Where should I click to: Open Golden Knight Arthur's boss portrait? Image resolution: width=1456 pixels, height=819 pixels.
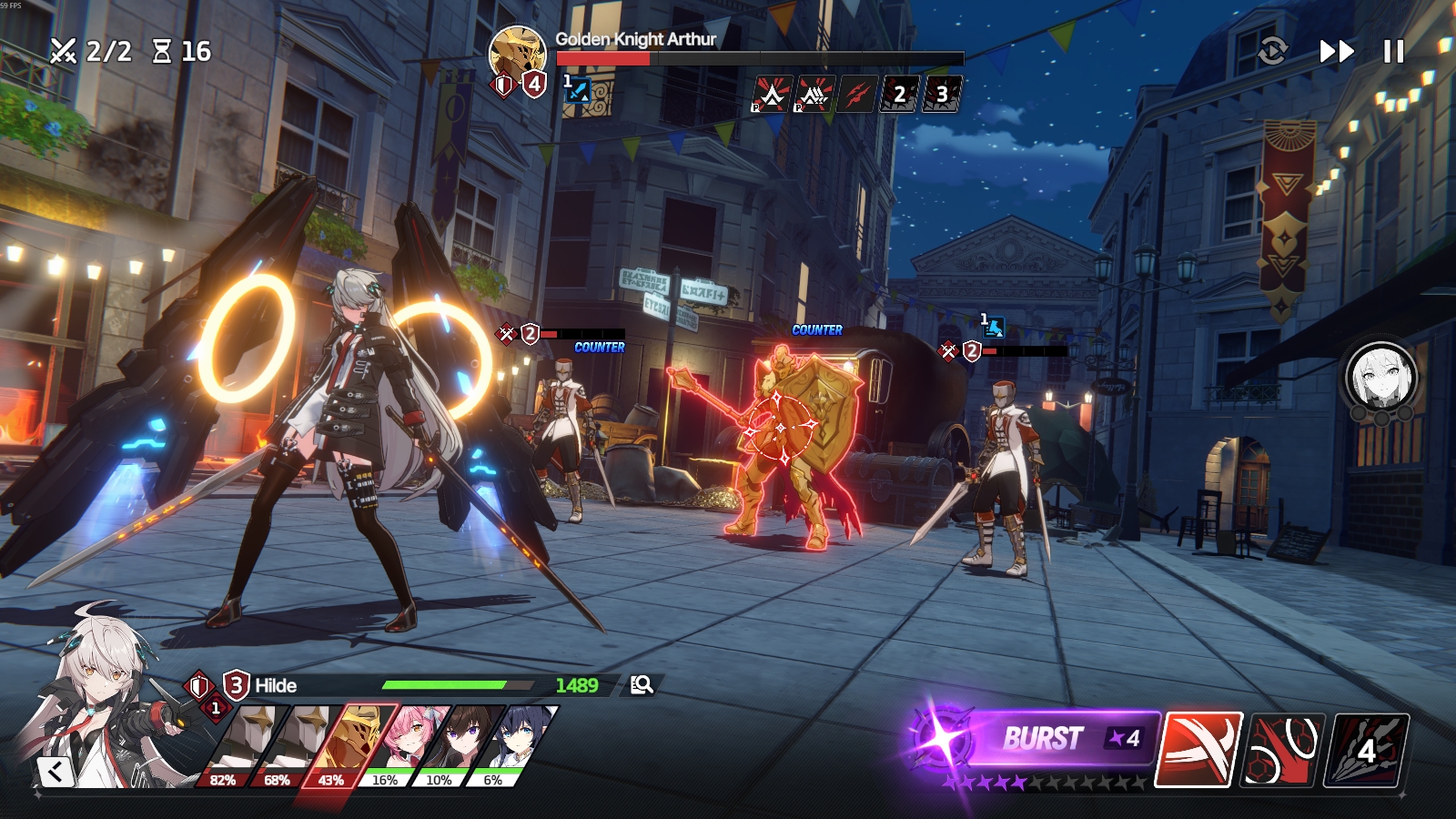(x=517, y=52)
